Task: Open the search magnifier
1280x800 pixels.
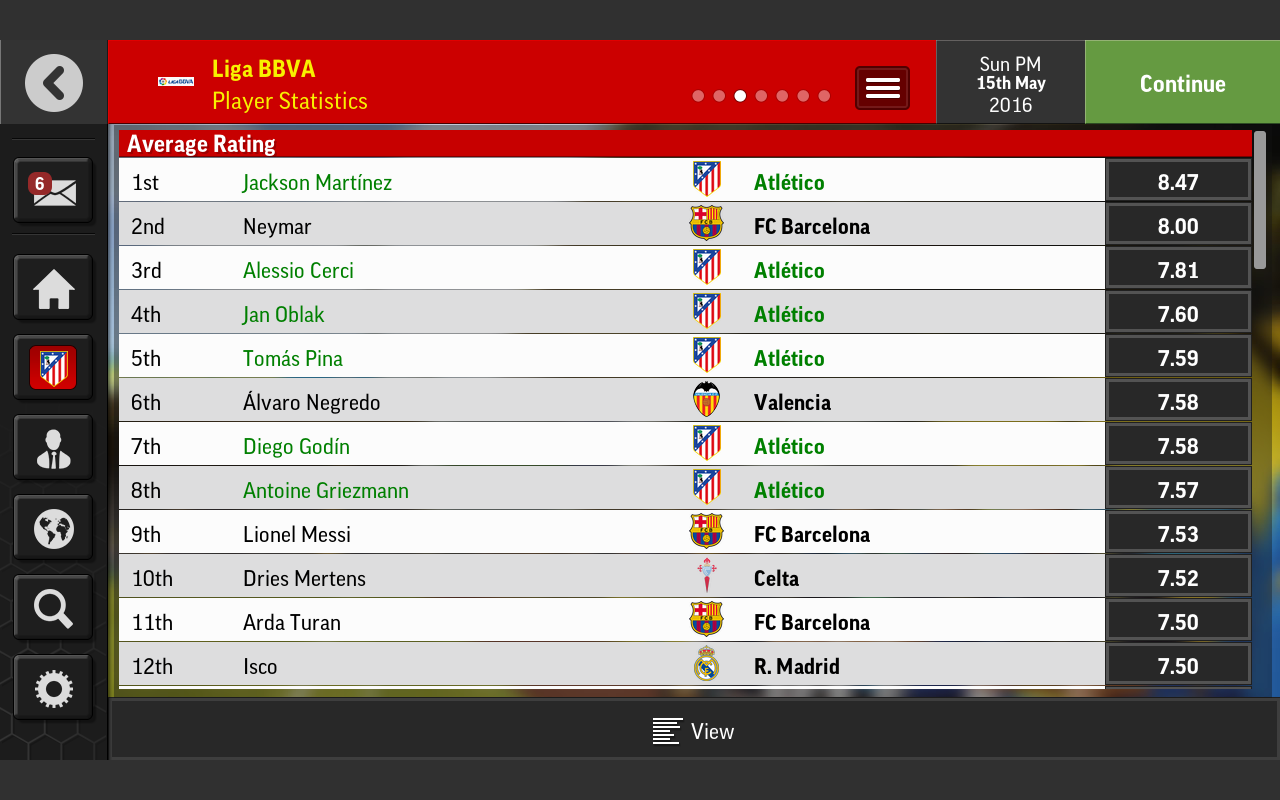Action: coord(53,608)
